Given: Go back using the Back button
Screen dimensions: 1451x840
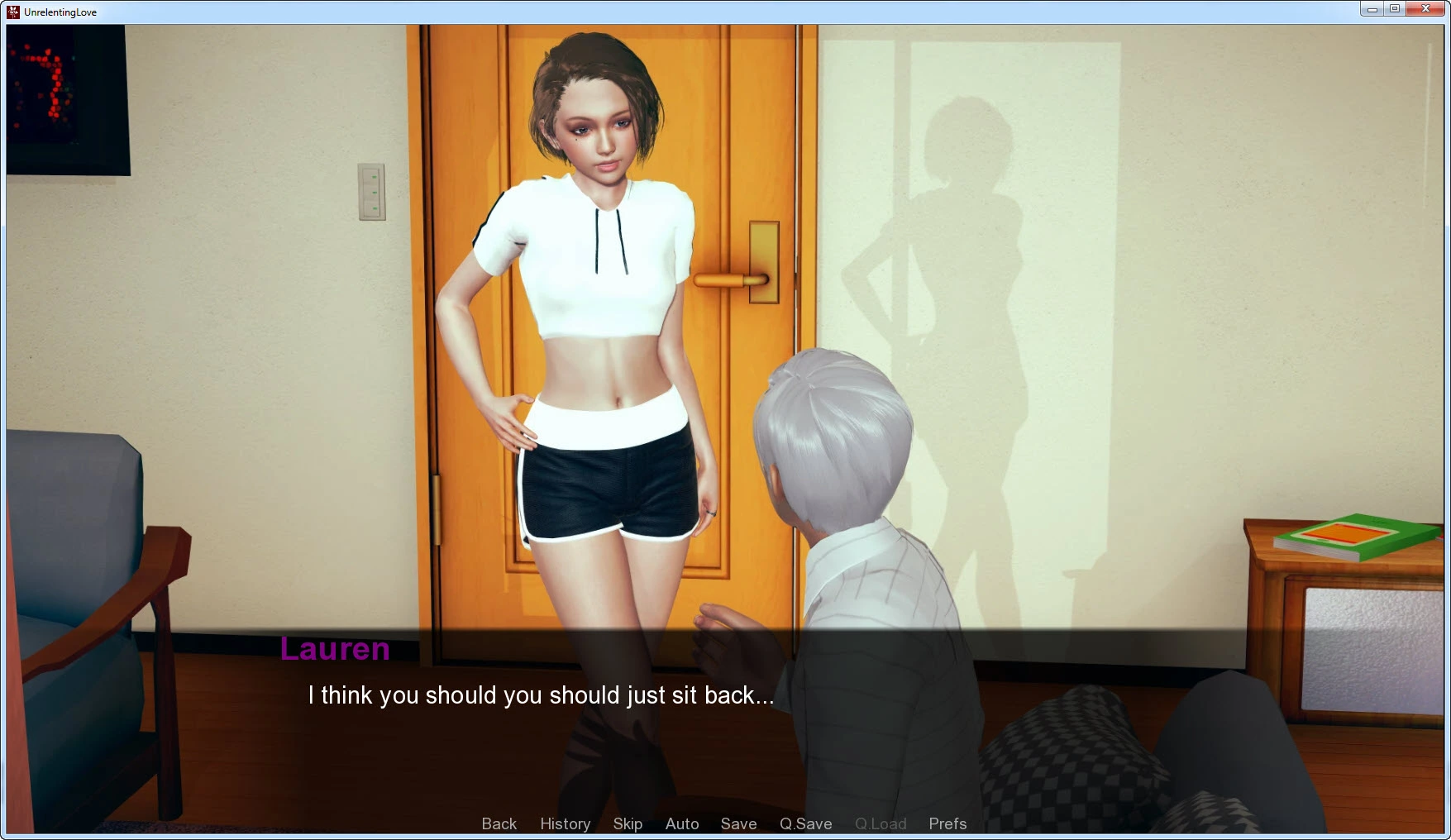Looking at the screenshot, I should (499, 823).
